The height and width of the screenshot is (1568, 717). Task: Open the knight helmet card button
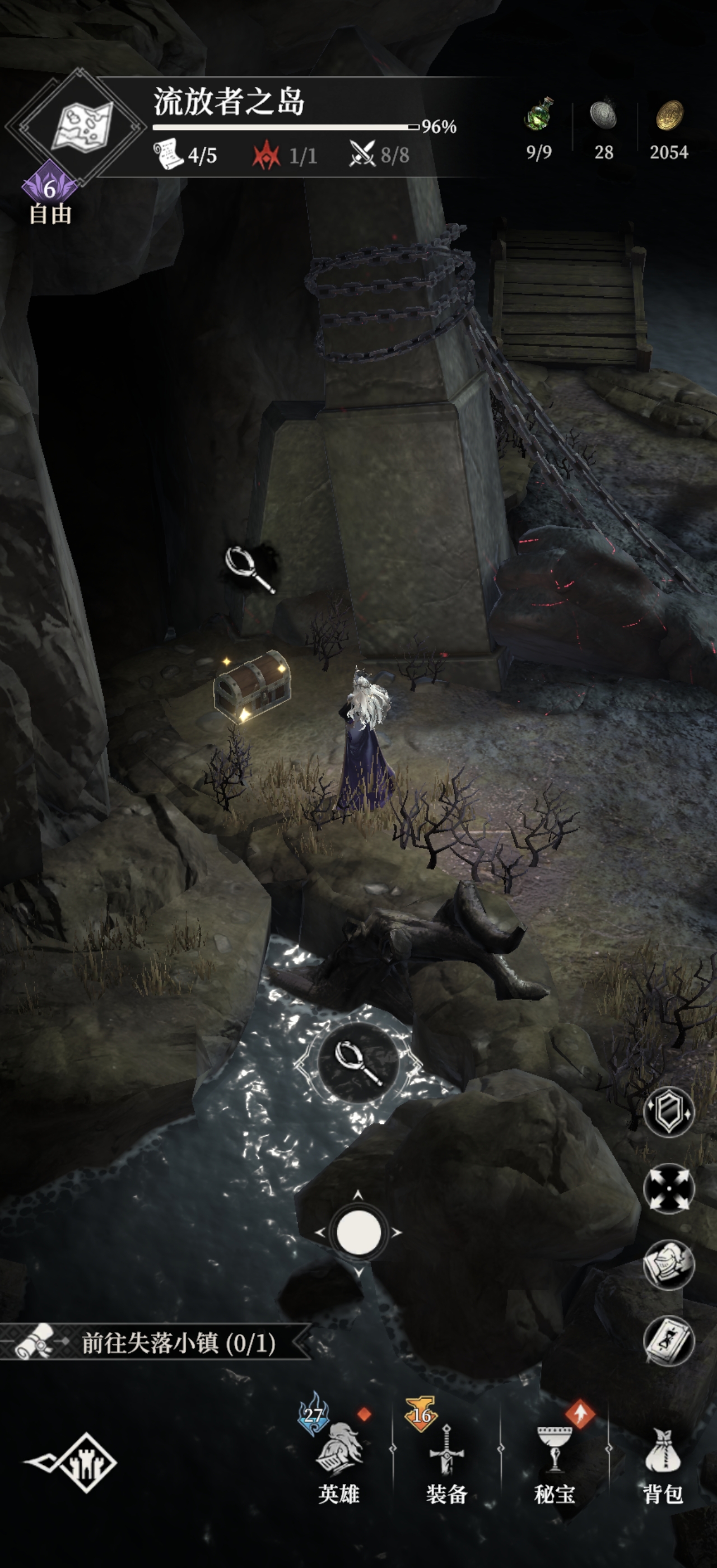(668, 1265)
